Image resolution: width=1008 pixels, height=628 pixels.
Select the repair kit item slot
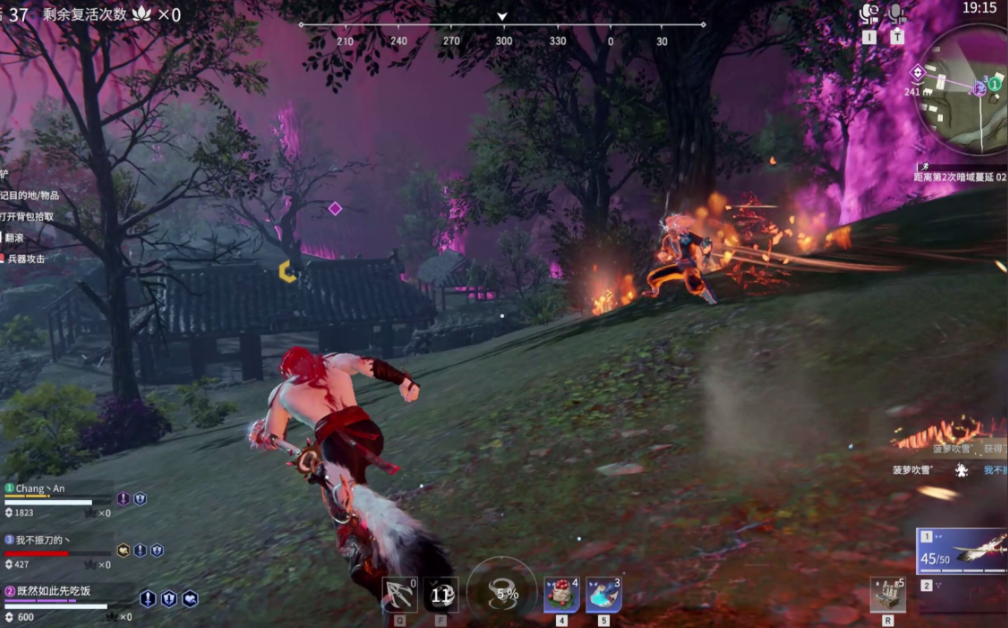887,594
